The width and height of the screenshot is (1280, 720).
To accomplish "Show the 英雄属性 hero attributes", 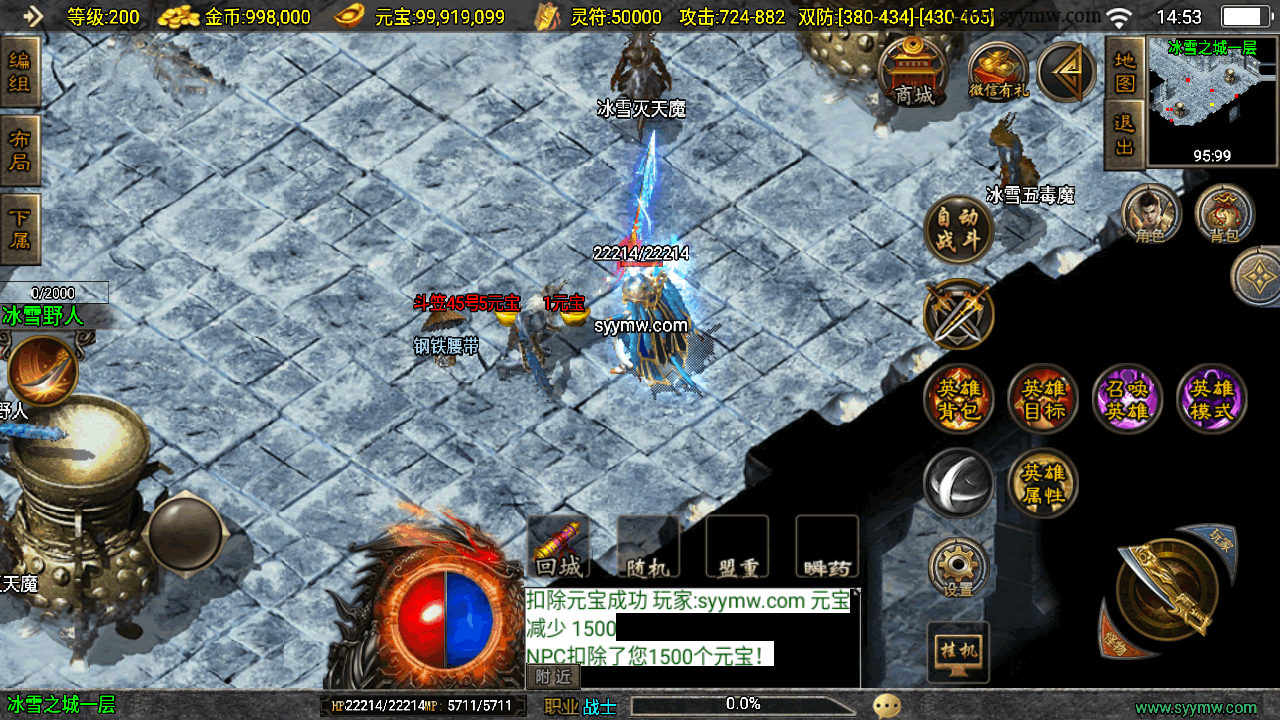I will click(x=1043, y=484).
